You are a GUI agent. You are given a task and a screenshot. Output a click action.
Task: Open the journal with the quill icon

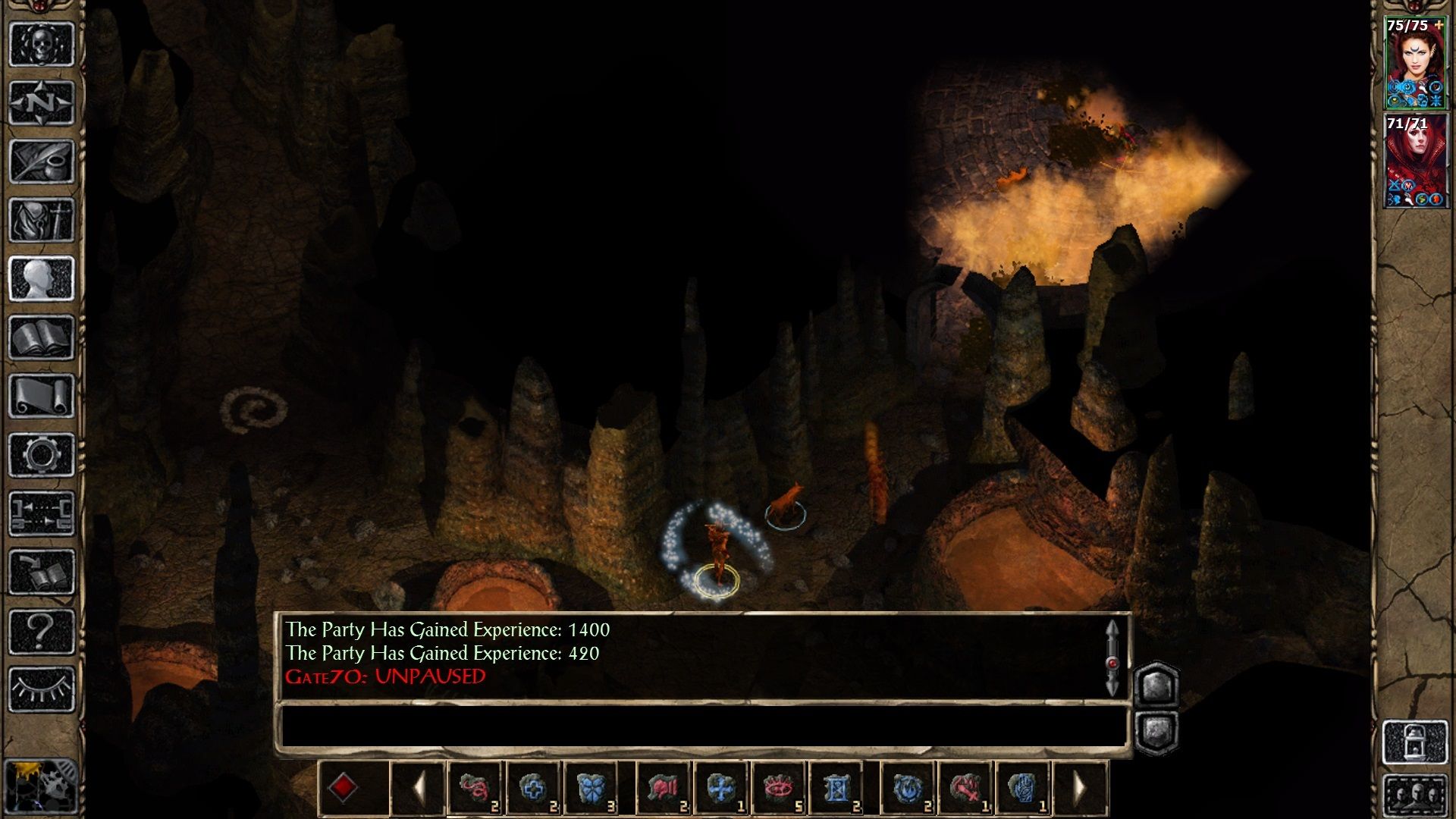[x=42, y=161]
